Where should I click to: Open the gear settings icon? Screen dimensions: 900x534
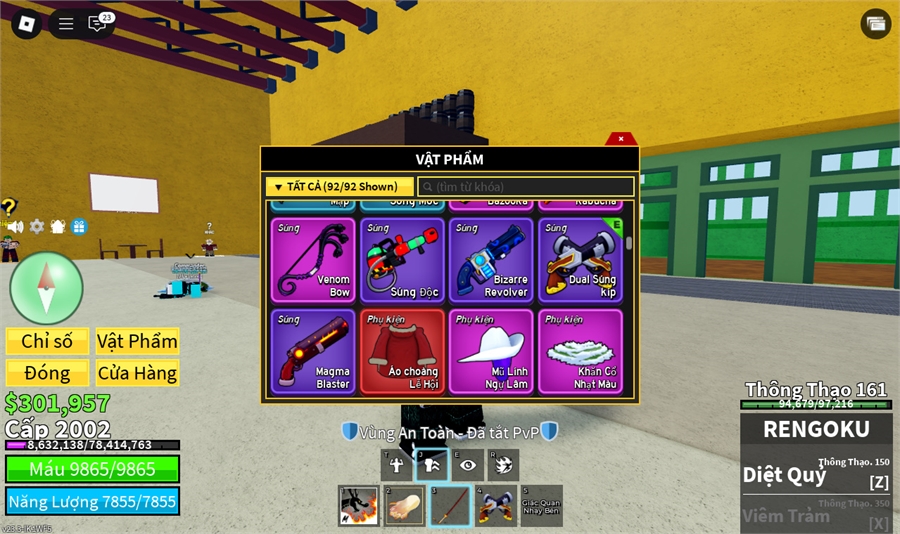[37, 227]
